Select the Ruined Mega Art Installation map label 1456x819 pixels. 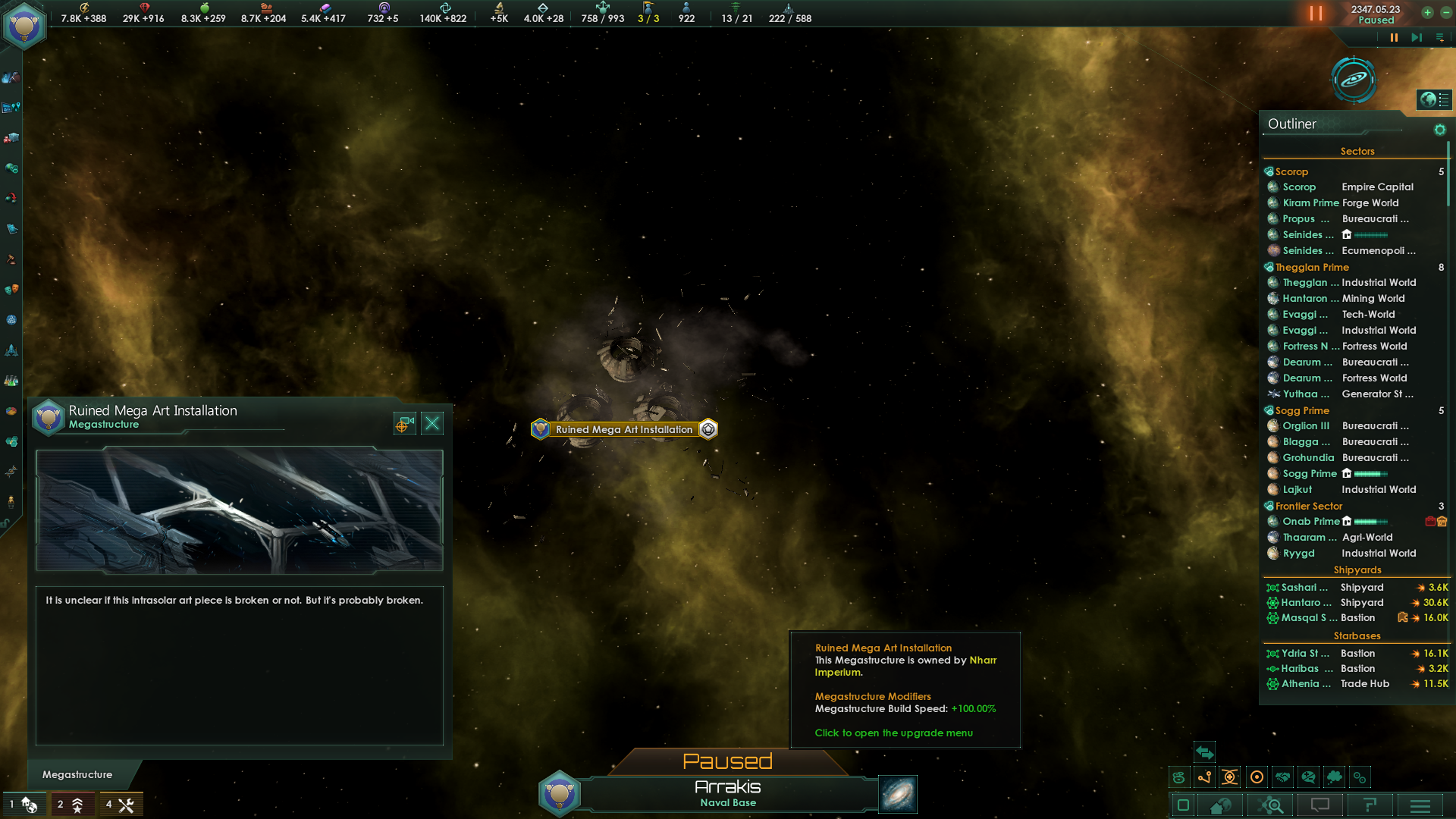coord(624,430)
